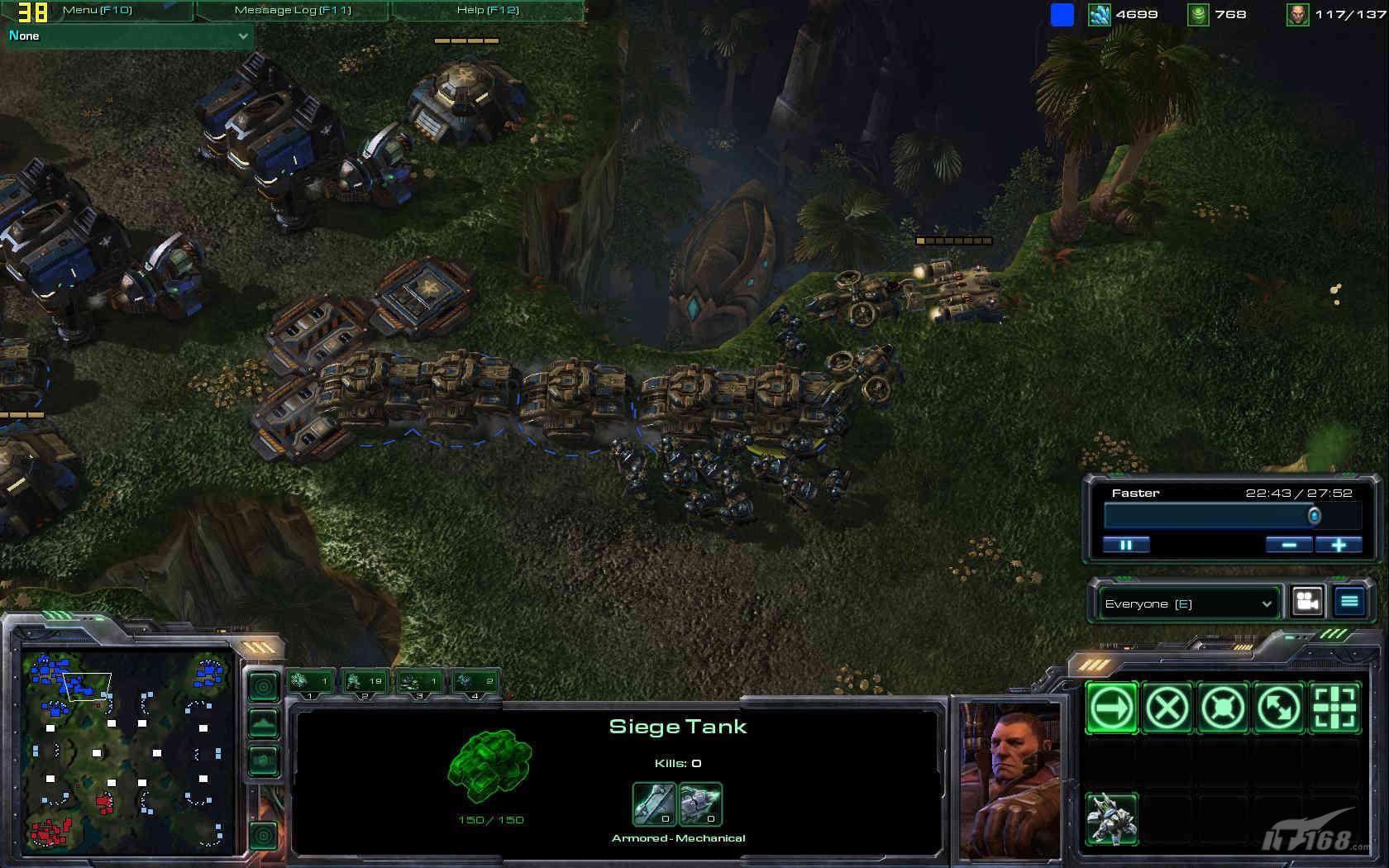The height and width of the screenshot is (868, 1389).
Task: Open the Help (F12) menu
Action: [x=488, y=10]
